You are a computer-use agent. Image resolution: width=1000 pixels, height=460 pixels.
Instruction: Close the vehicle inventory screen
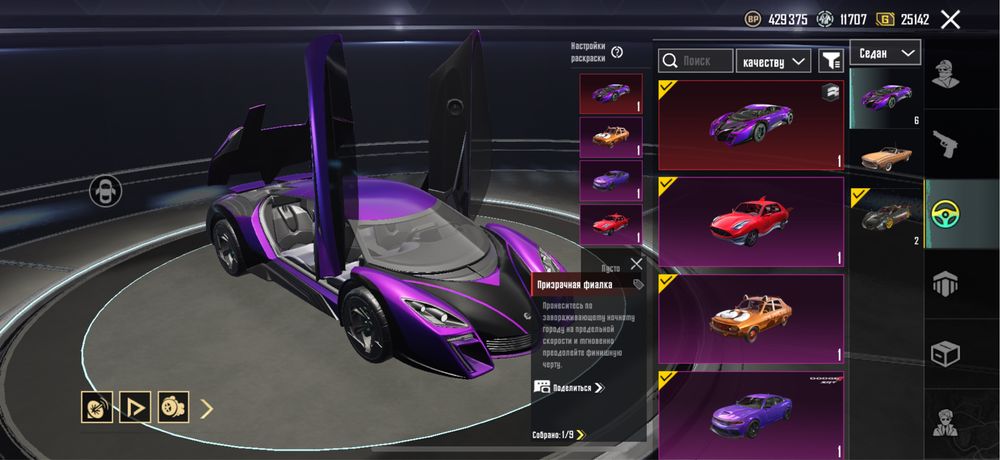(950, 19)
